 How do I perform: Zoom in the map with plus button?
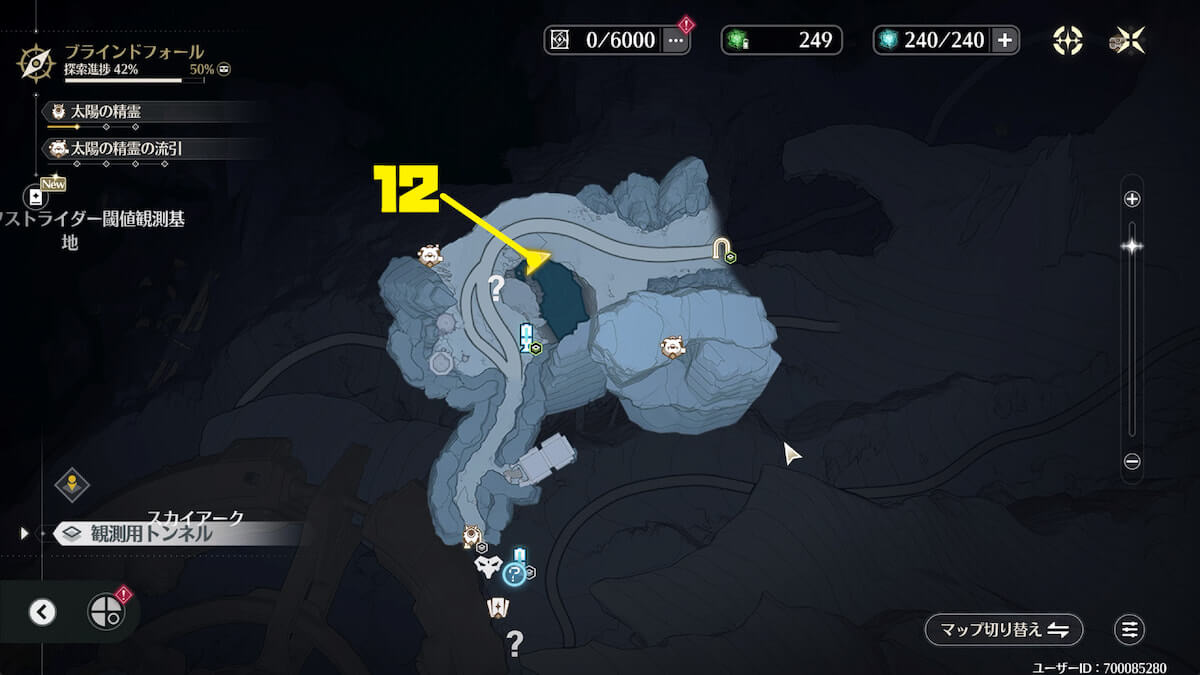[x=1132, y=199]
